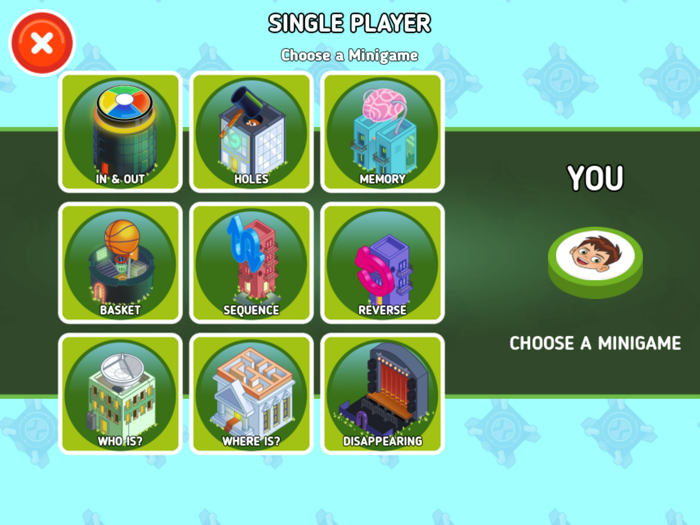Select the Holes minigame tile
This screenshot has width=700, height=525.
251,132
